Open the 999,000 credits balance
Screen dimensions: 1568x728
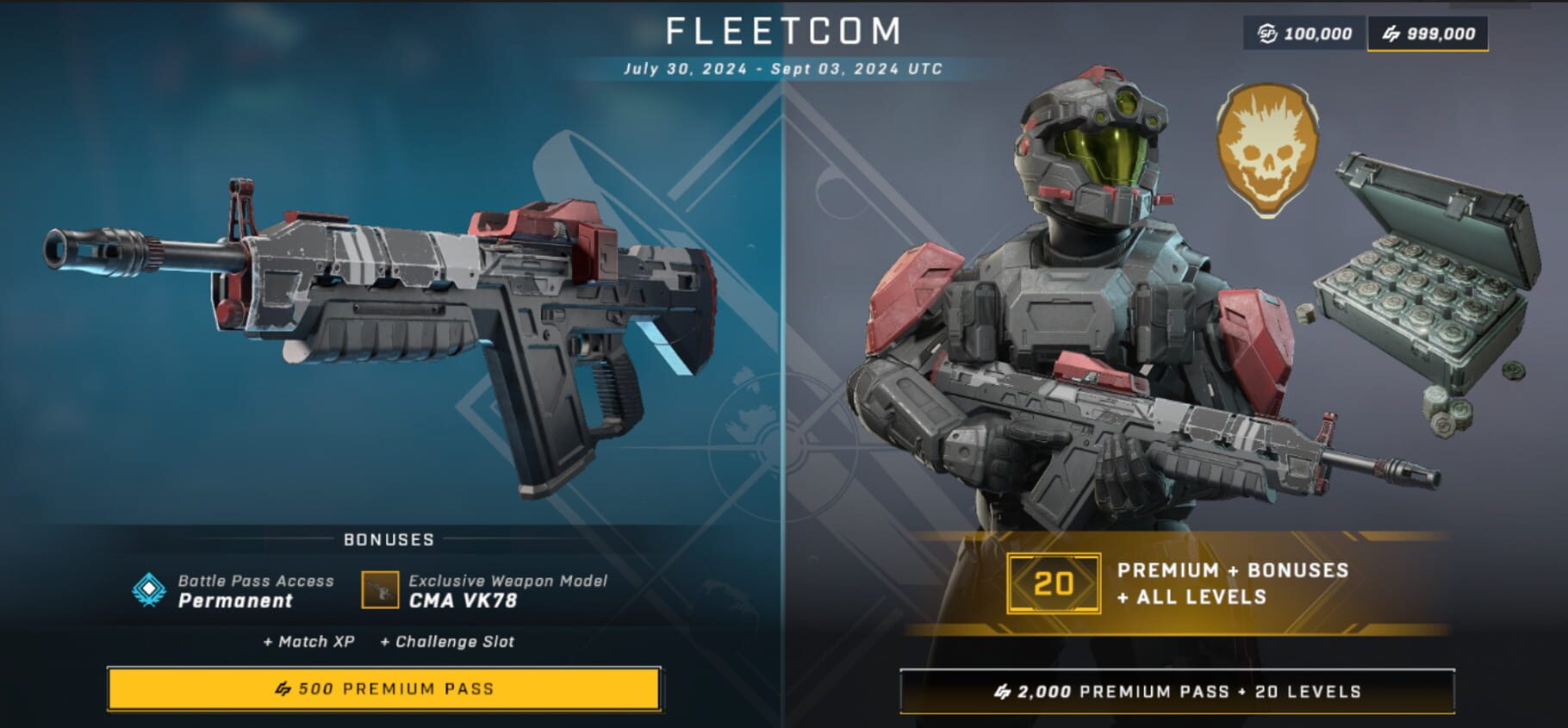point(1428,34)
